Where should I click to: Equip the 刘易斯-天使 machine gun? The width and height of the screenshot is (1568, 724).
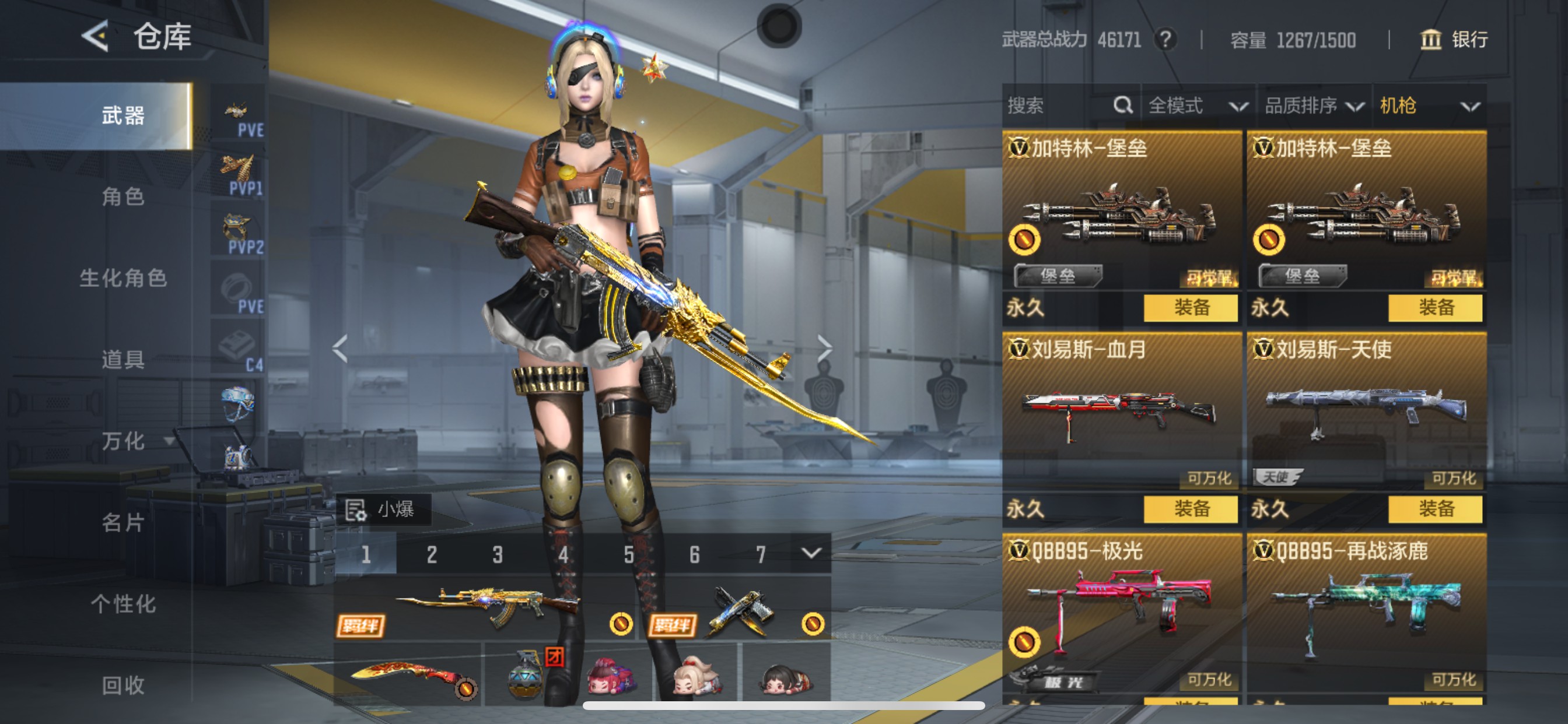[1434, 509]
